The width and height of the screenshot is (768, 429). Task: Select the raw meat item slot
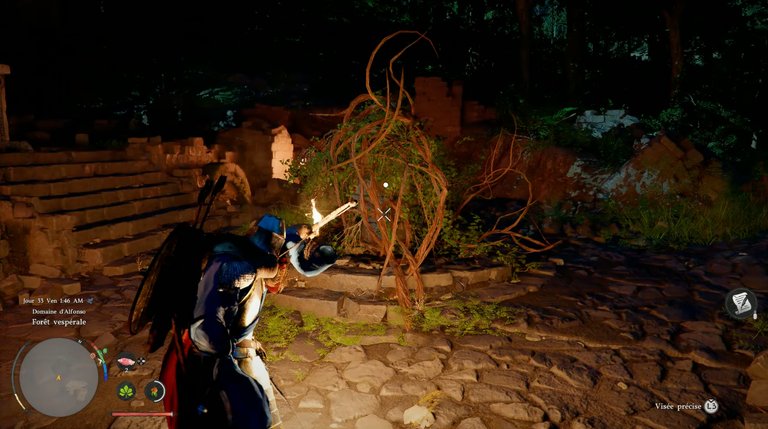point(127,362)
